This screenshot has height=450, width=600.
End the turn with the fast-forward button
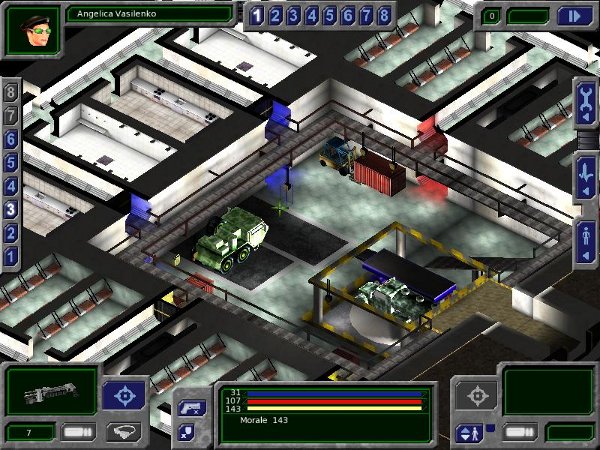tap(574, 15)
